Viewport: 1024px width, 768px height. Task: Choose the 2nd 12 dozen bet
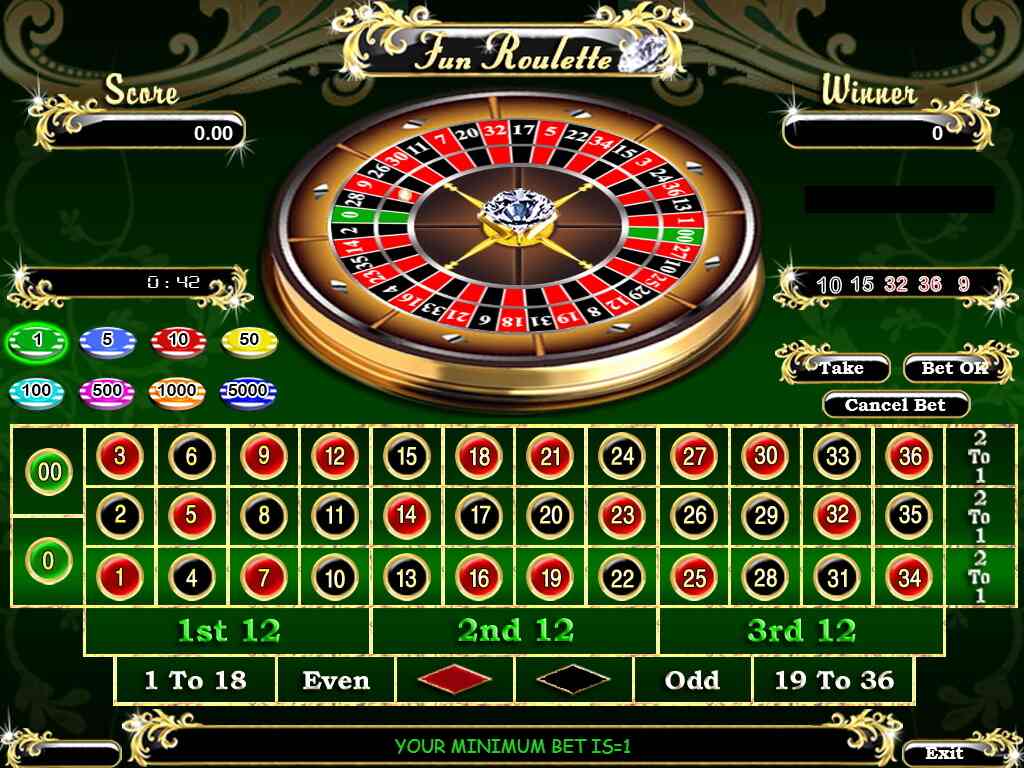point(515,631)
